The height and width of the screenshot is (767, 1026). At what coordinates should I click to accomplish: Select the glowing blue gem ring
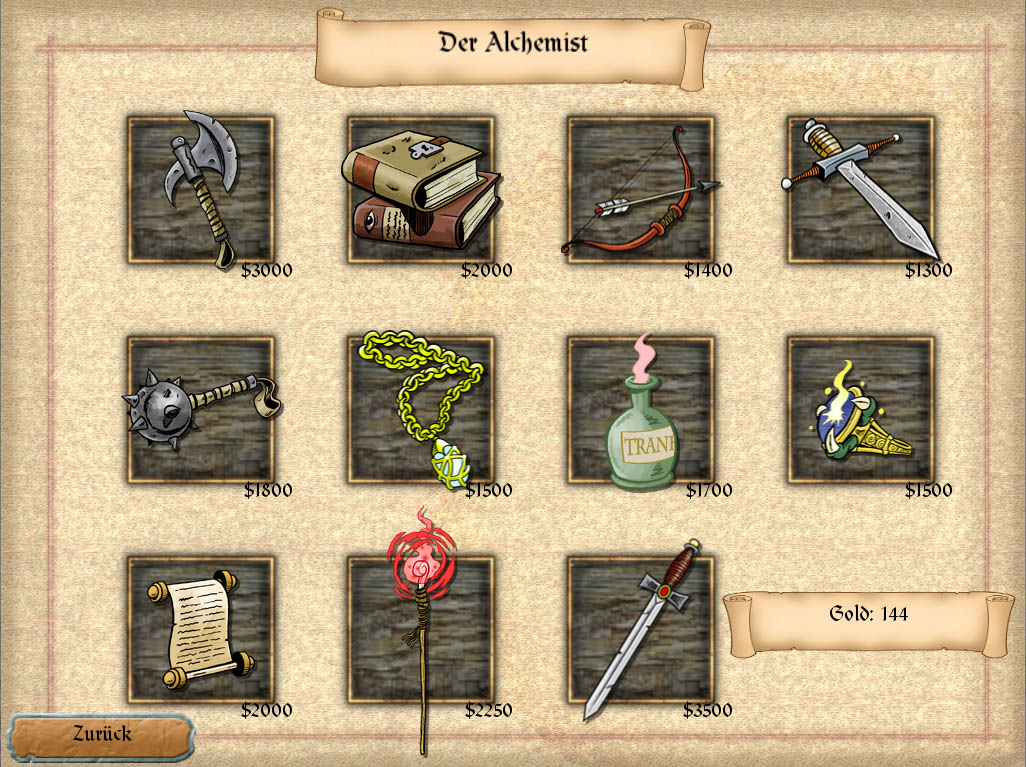point(861,410)
